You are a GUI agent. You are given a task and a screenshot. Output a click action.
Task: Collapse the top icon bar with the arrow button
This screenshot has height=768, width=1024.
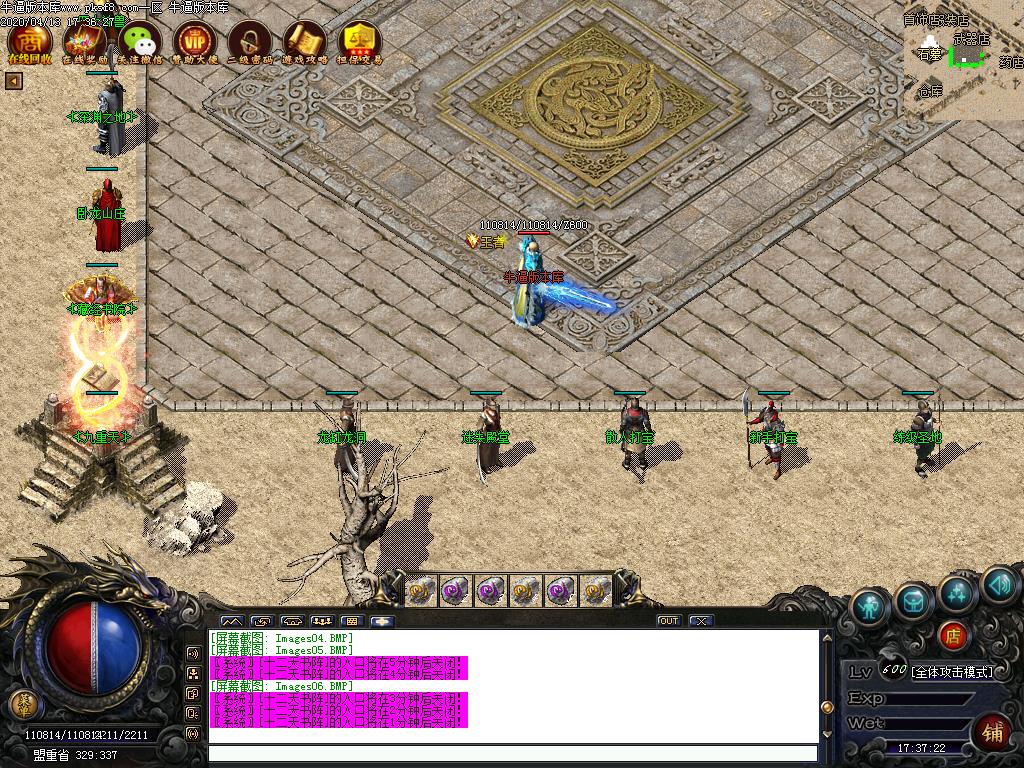14,81
